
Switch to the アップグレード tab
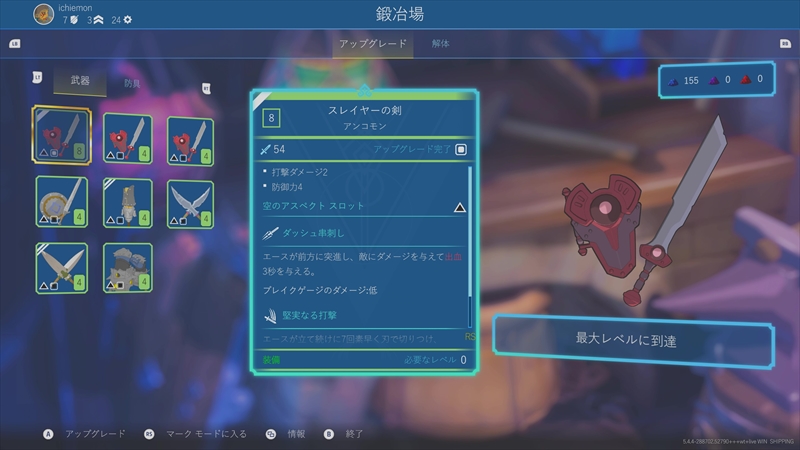coord(374,44)
